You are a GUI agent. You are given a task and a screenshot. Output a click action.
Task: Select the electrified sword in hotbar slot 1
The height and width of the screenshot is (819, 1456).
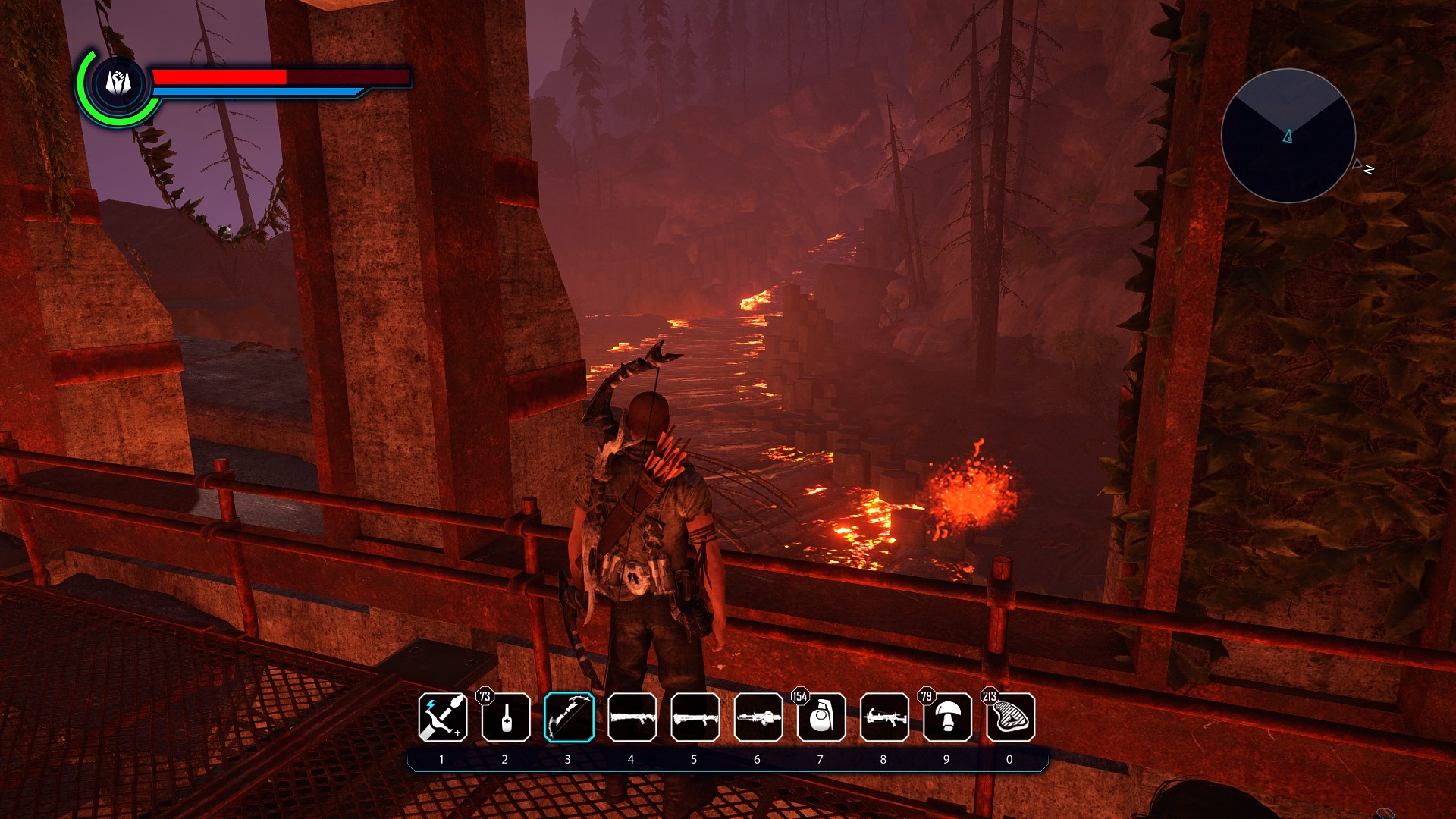pyautogui.click(x=443, y=717)
